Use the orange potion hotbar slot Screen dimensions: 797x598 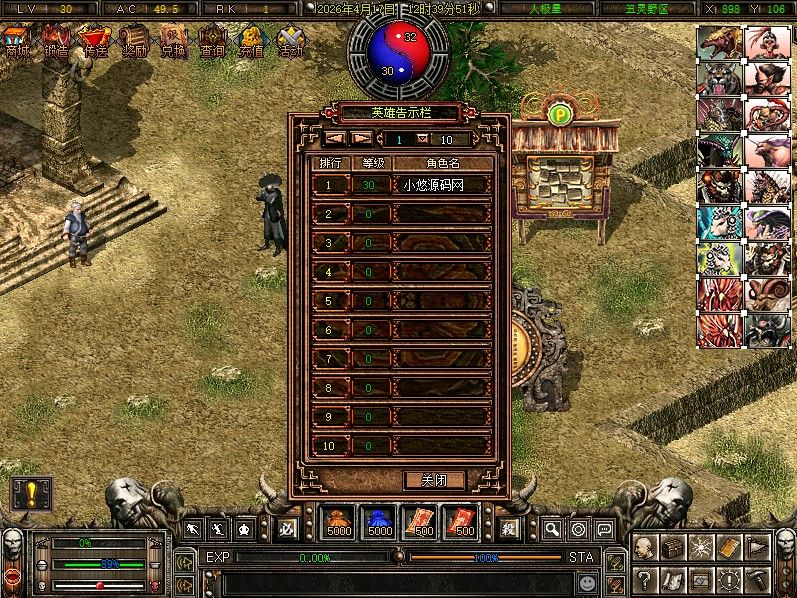[x=337, y=521]
